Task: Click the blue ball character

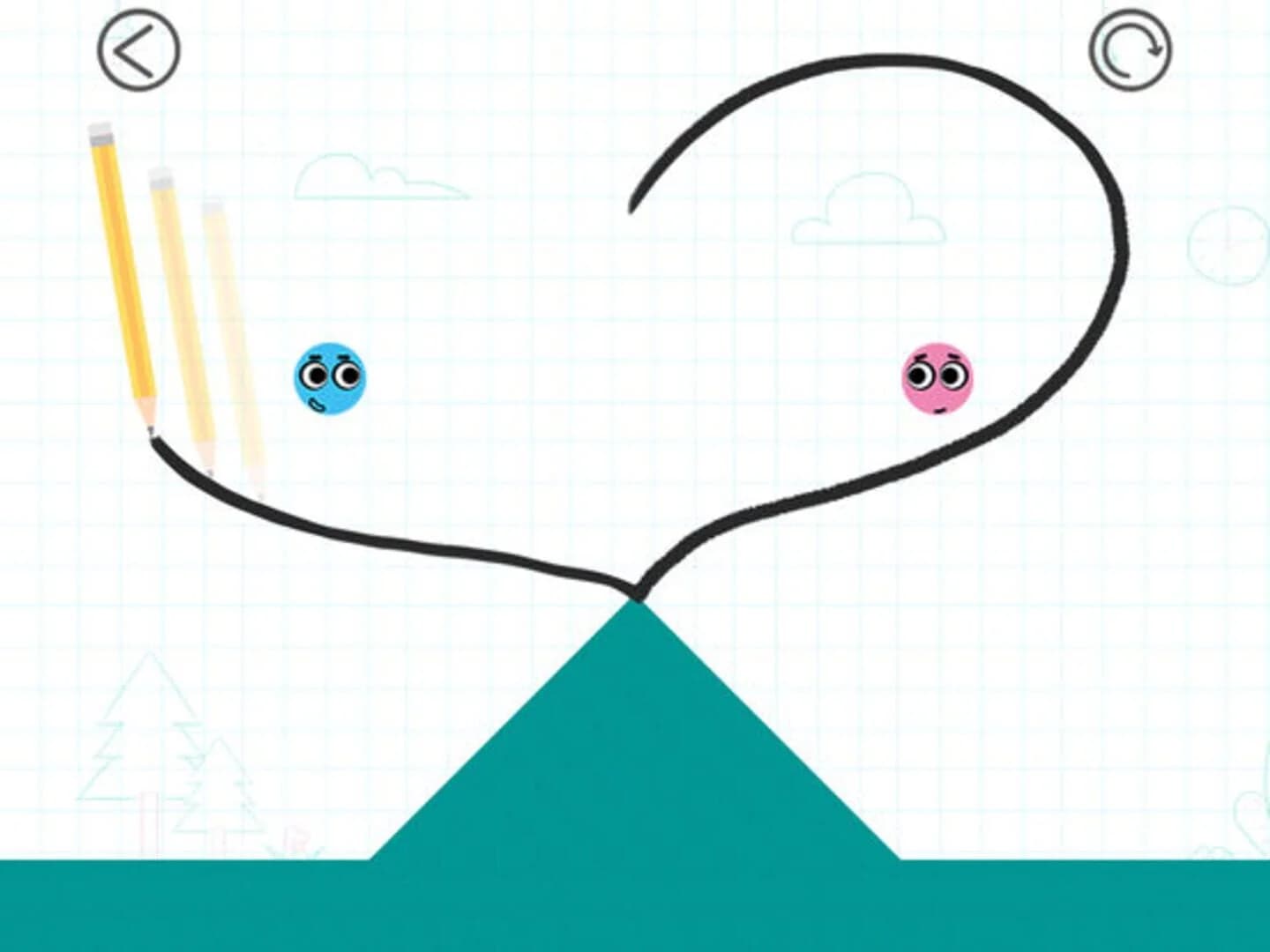Action: coord(327,379)
